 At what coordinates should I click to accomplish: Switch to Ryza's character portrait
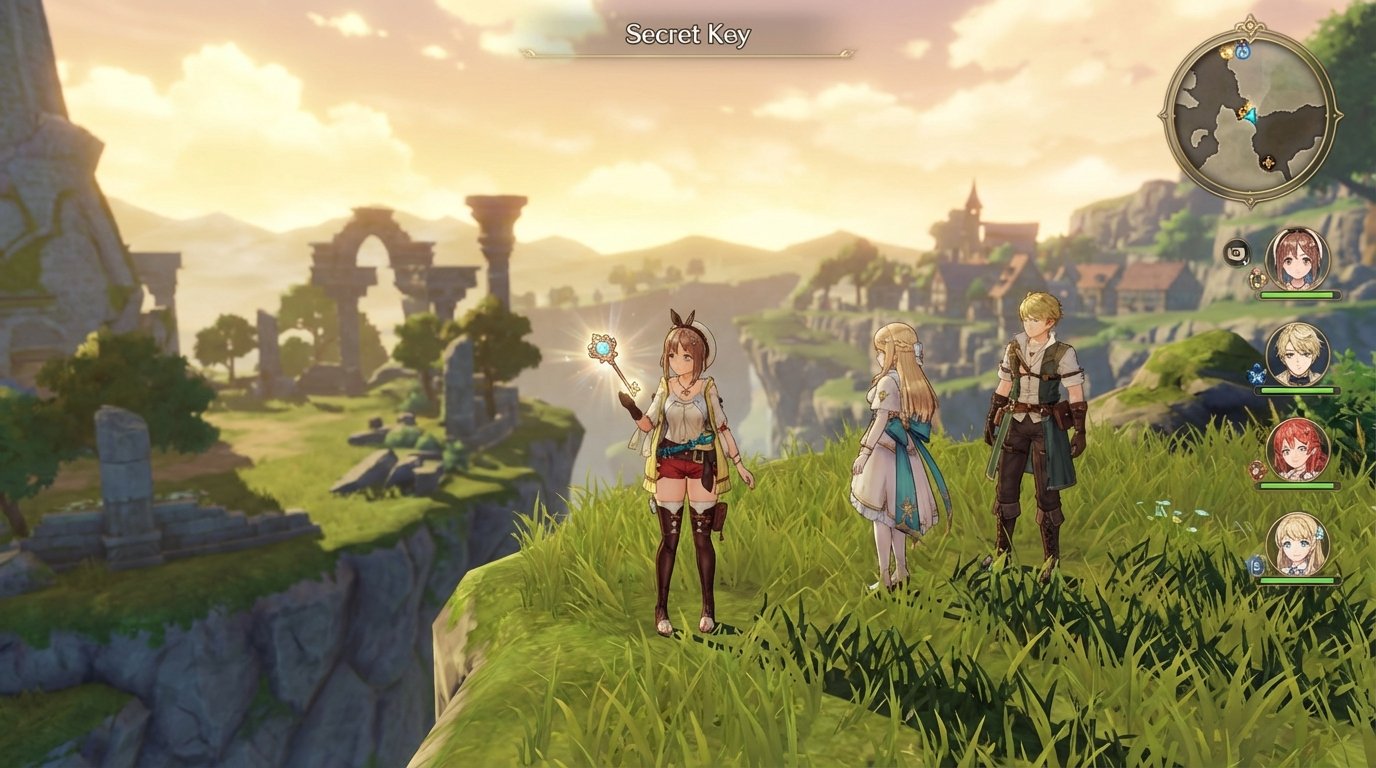pos(1297,259)
